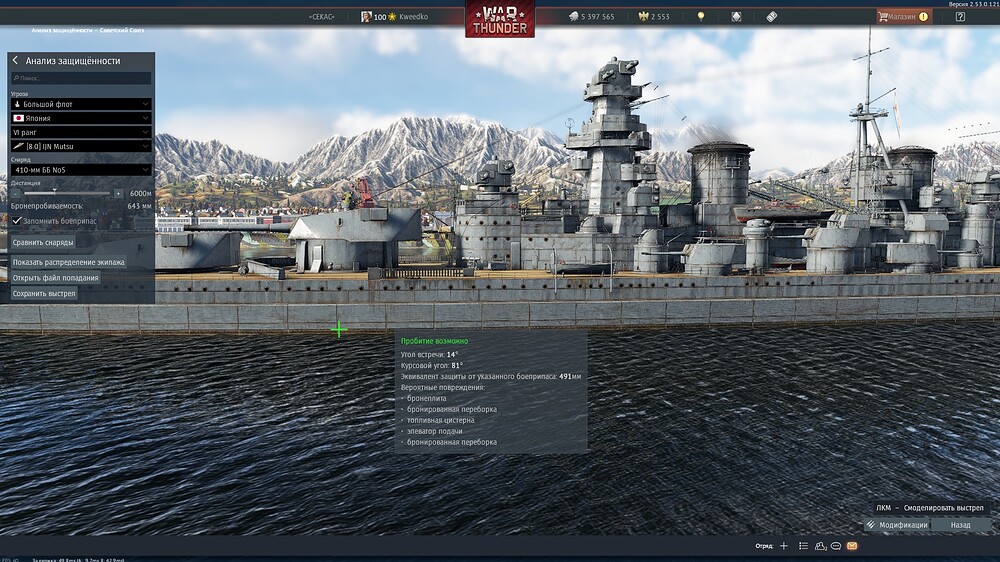The width and height of the screenshot is (1000, 562).
Task: Click the Сравнить снаряды button
Action: click(43, 242)
